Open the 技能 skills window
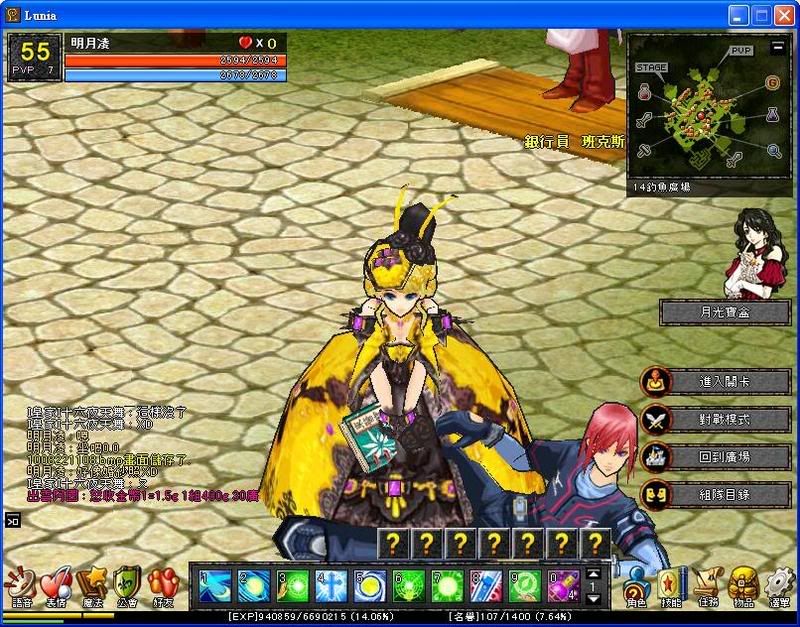The width and height of the screenshot is (800, 627). (670, 586)
